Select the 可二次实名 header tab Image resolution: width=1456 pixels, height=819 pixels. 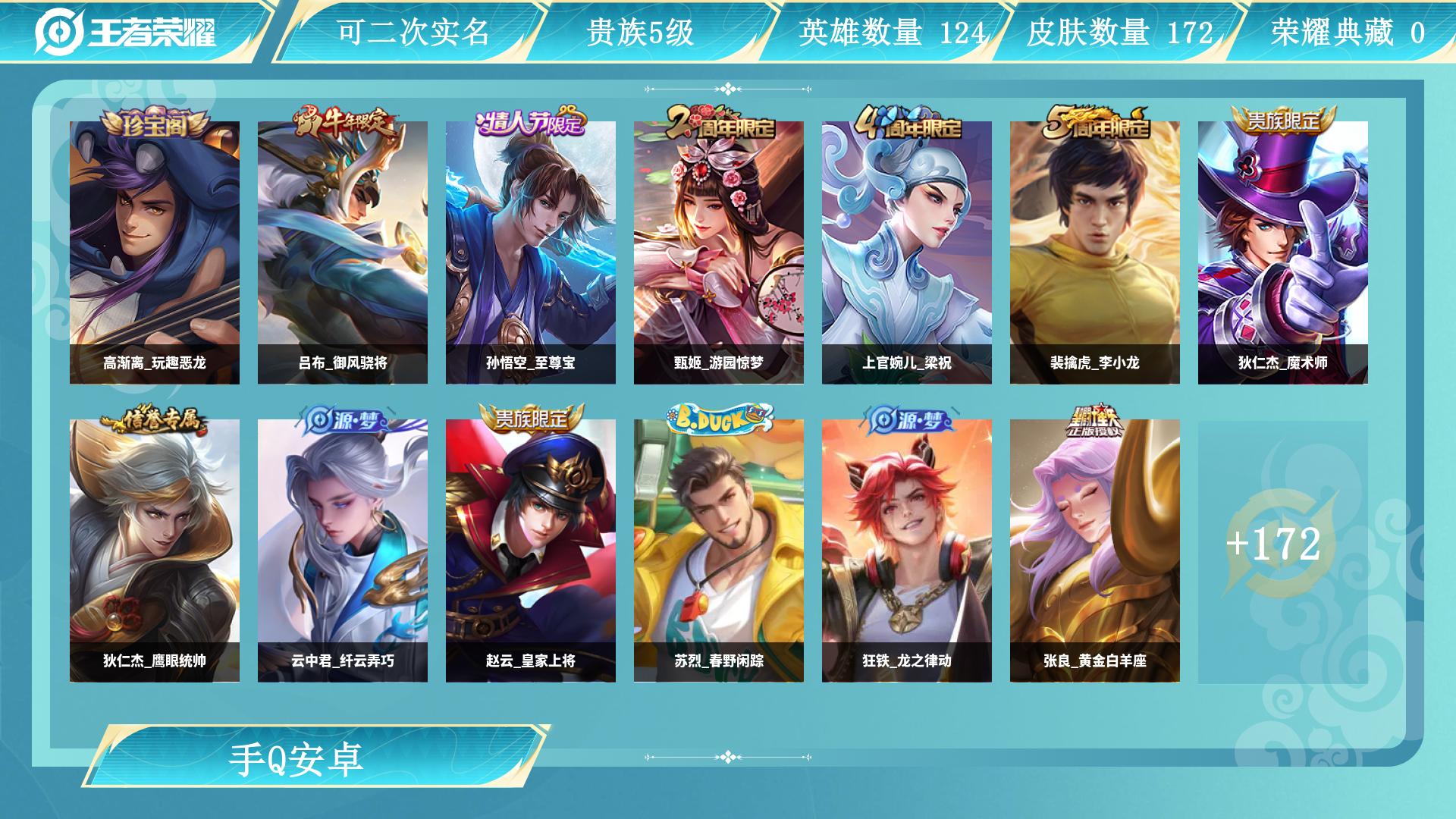pos(414,30)
